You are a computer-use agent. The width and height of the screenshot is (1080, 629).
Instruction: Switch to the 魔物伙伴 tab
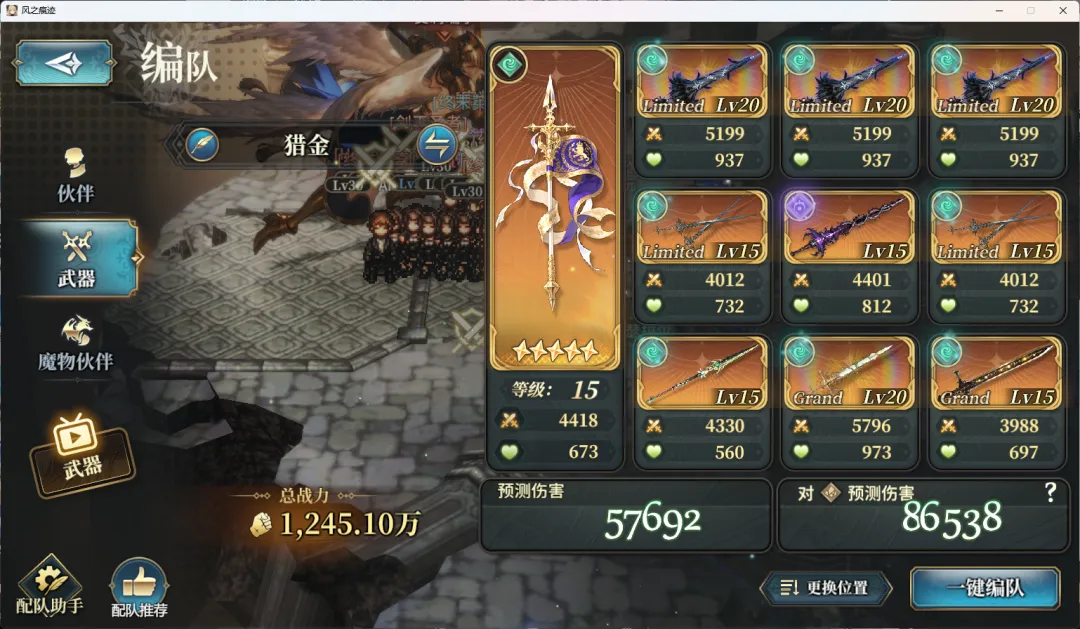76,345
